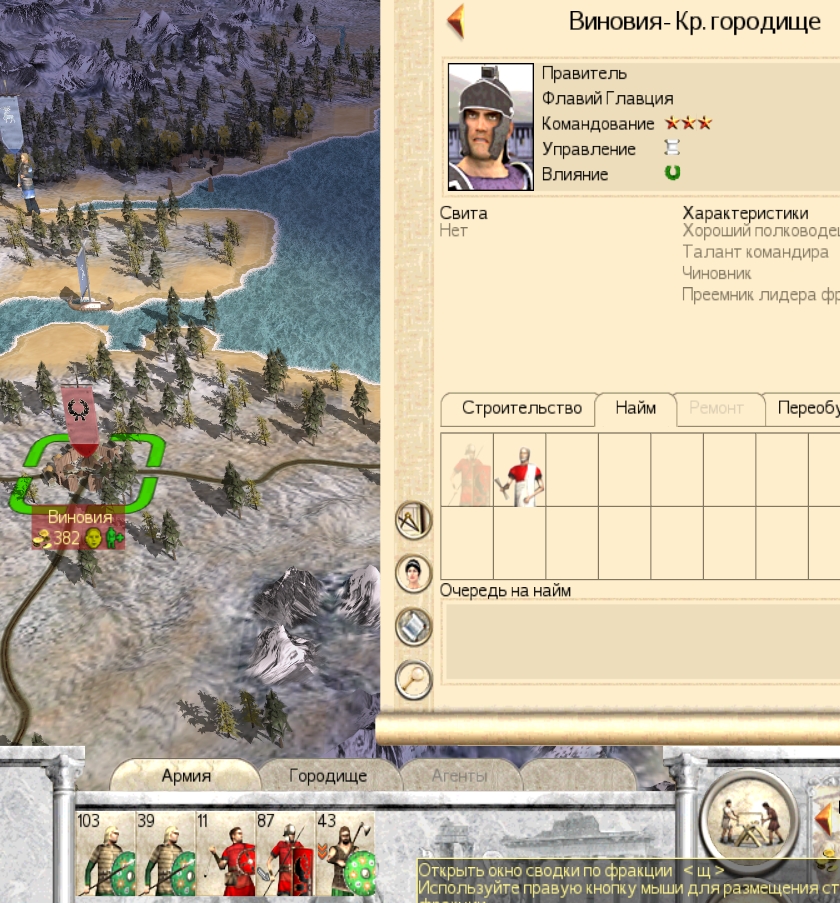Select the unit card with 39 men

[166, 853]
